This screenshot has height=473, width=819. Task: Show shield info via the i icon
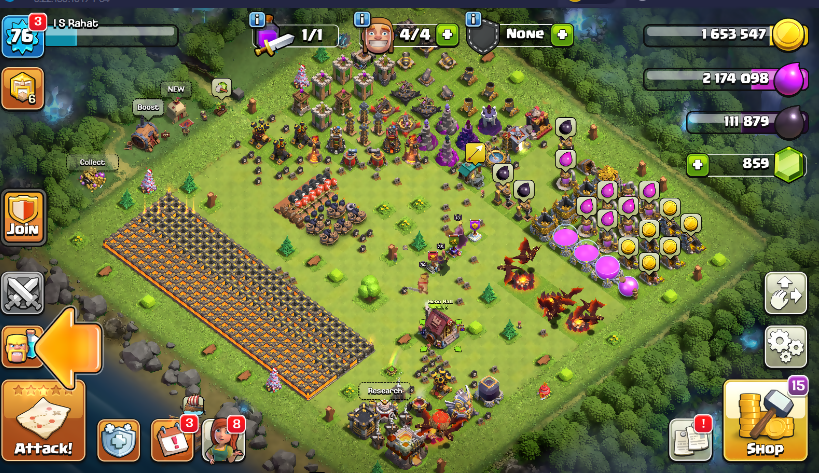(x=473, y=20)
